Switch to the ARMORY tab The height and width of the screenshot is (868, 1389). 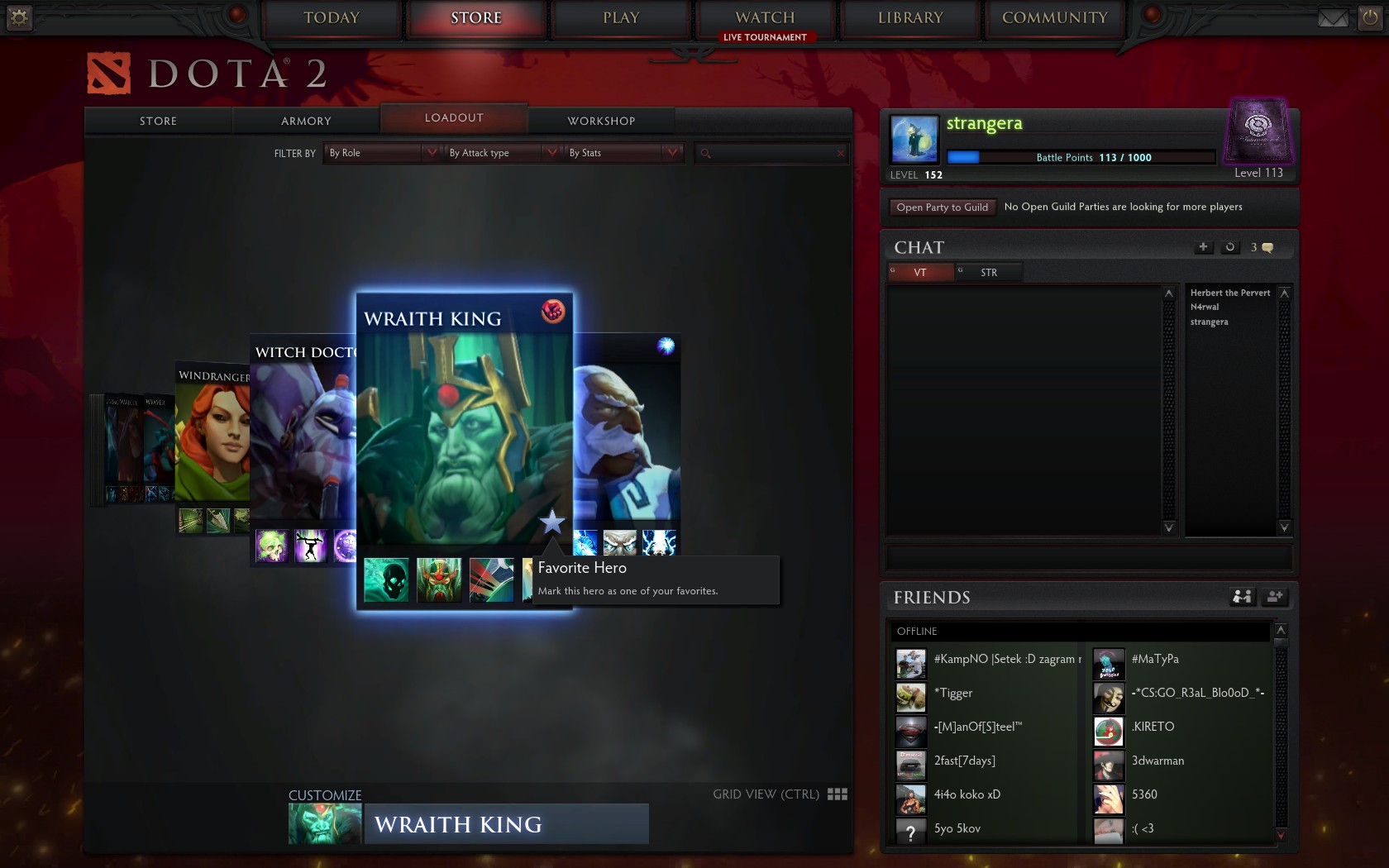click(x=306, y=121)
